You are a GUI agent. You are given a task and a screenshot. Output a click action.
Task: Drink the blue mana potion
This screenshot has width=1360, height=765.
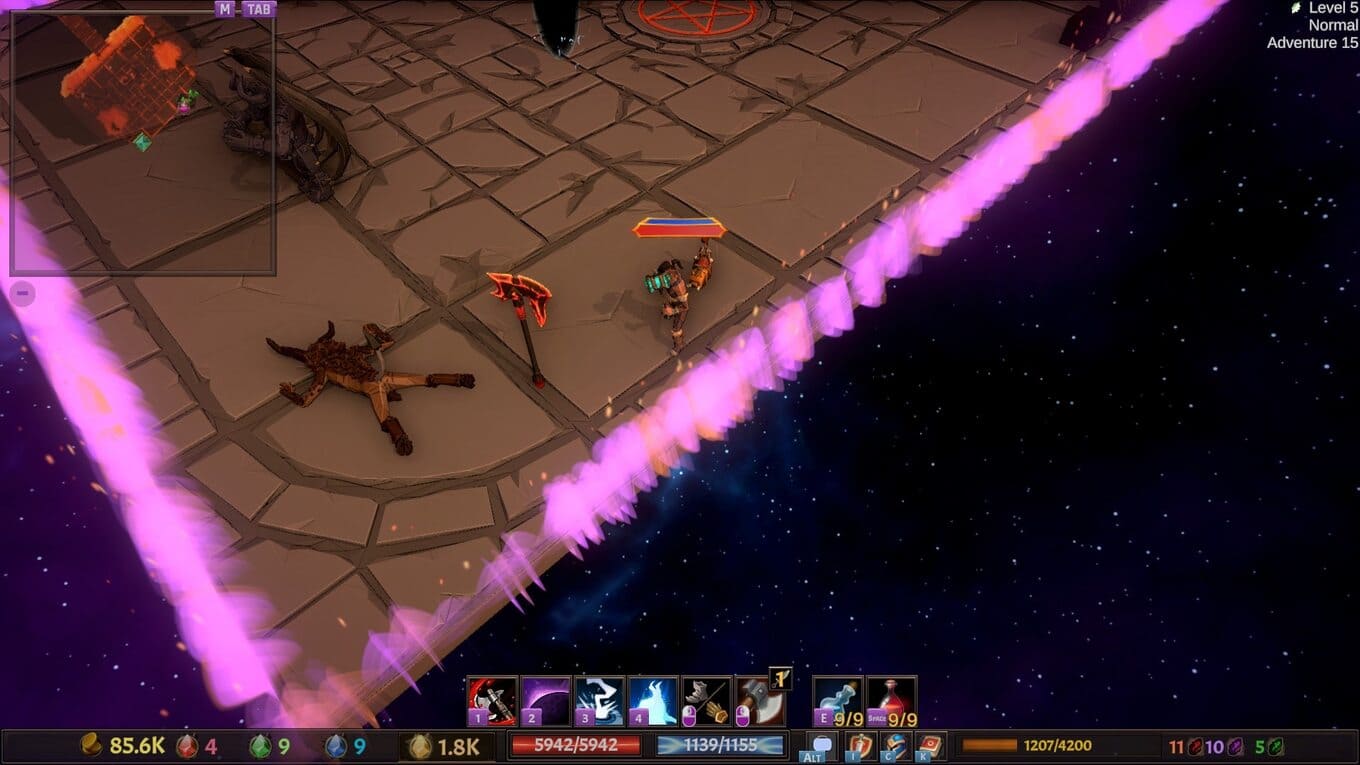(838, 700)
